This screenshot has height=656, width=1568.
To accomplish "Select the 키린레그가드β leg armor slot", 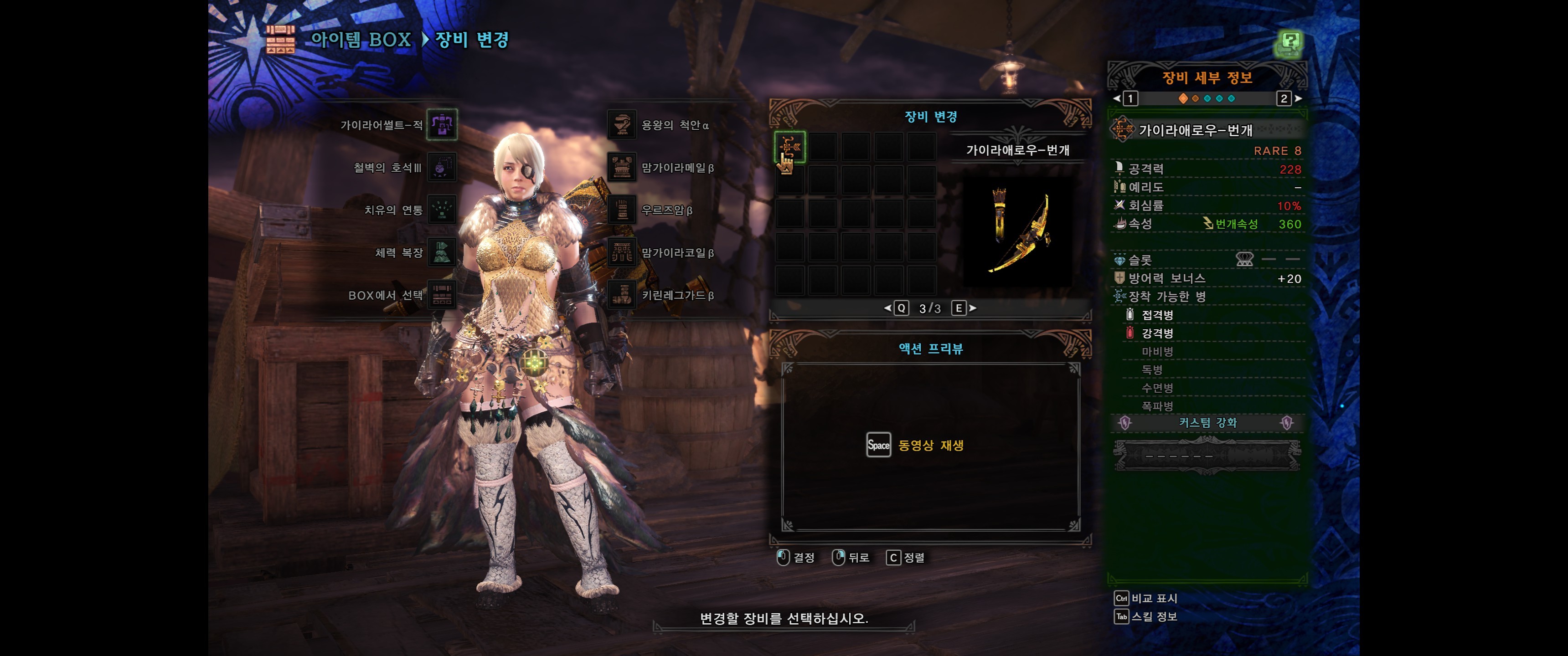I will (x=621, y=295).
